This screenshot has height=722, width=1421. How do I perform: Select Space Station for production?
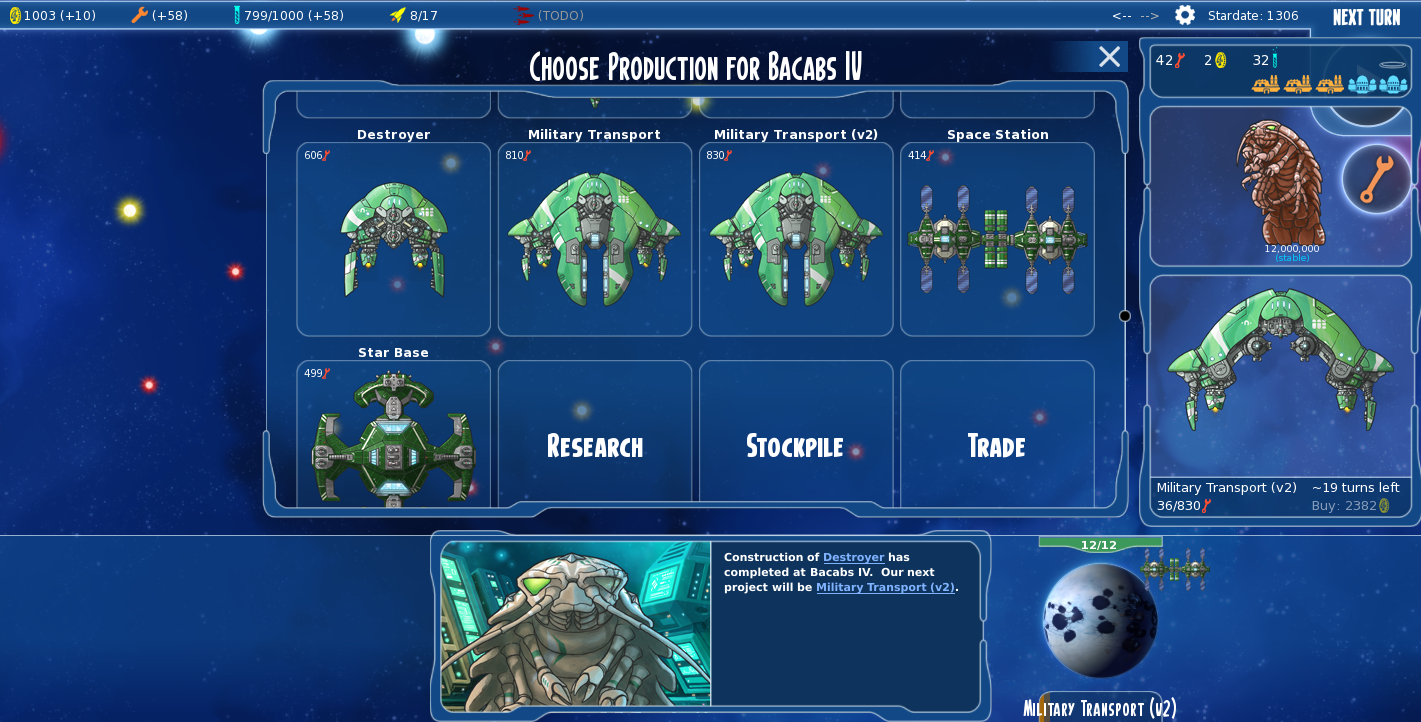997,240
